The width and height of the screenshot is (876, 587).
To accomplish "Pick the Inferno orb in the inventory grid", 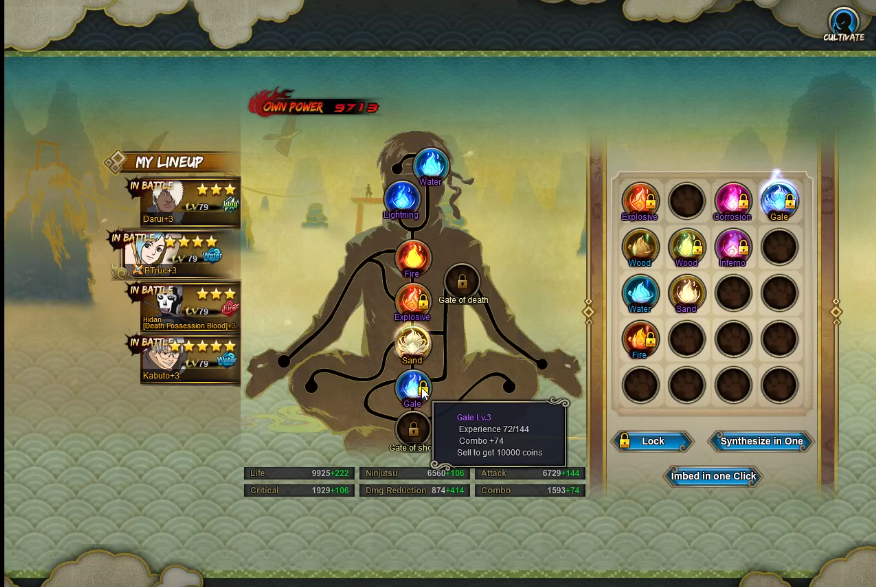I will click(x=732, y=246).
